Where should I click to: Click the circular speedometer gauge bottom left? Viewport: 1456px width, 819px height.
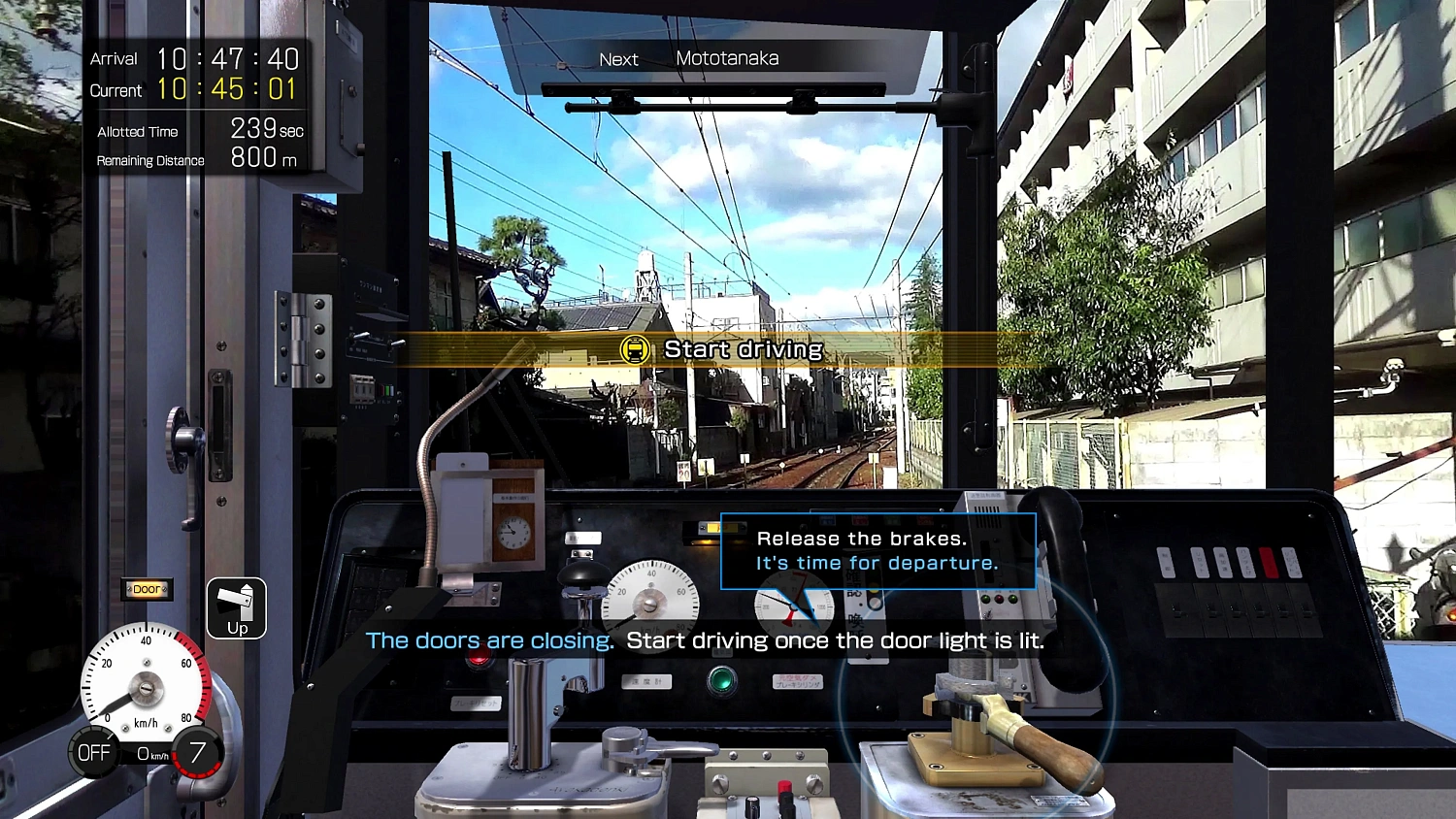146,687
